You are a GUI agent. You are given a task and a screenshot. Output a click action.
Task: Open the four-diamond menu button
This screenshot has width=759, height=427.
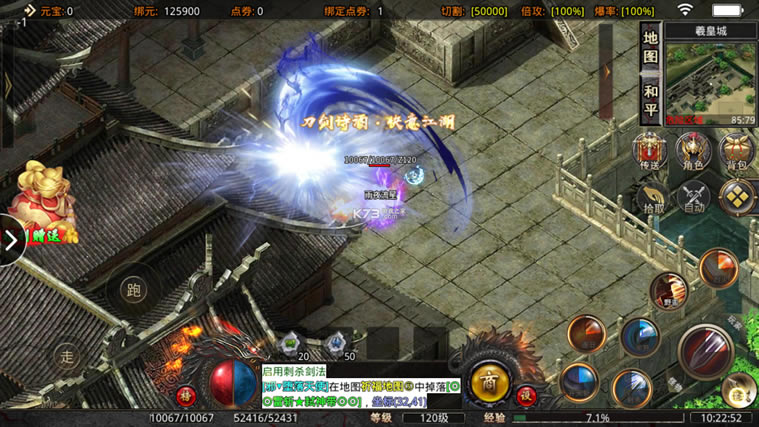pos(737,195)
